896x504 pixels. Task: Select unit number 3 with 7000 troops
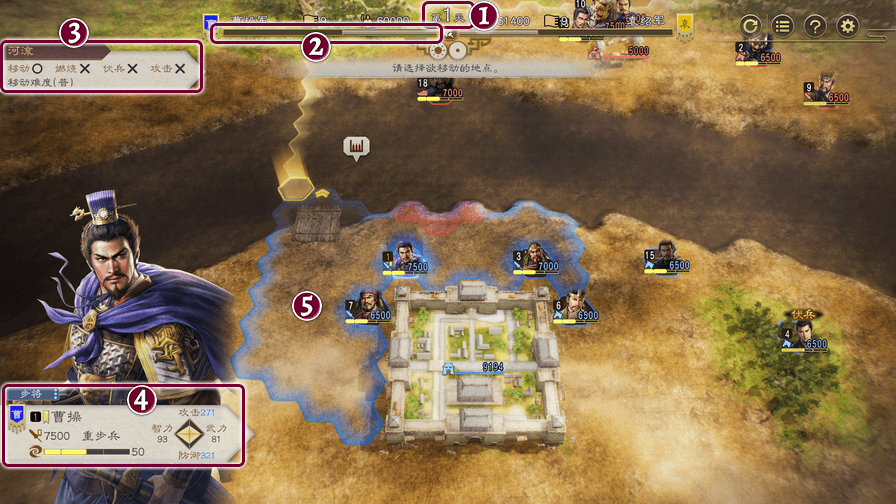(534, 257)
